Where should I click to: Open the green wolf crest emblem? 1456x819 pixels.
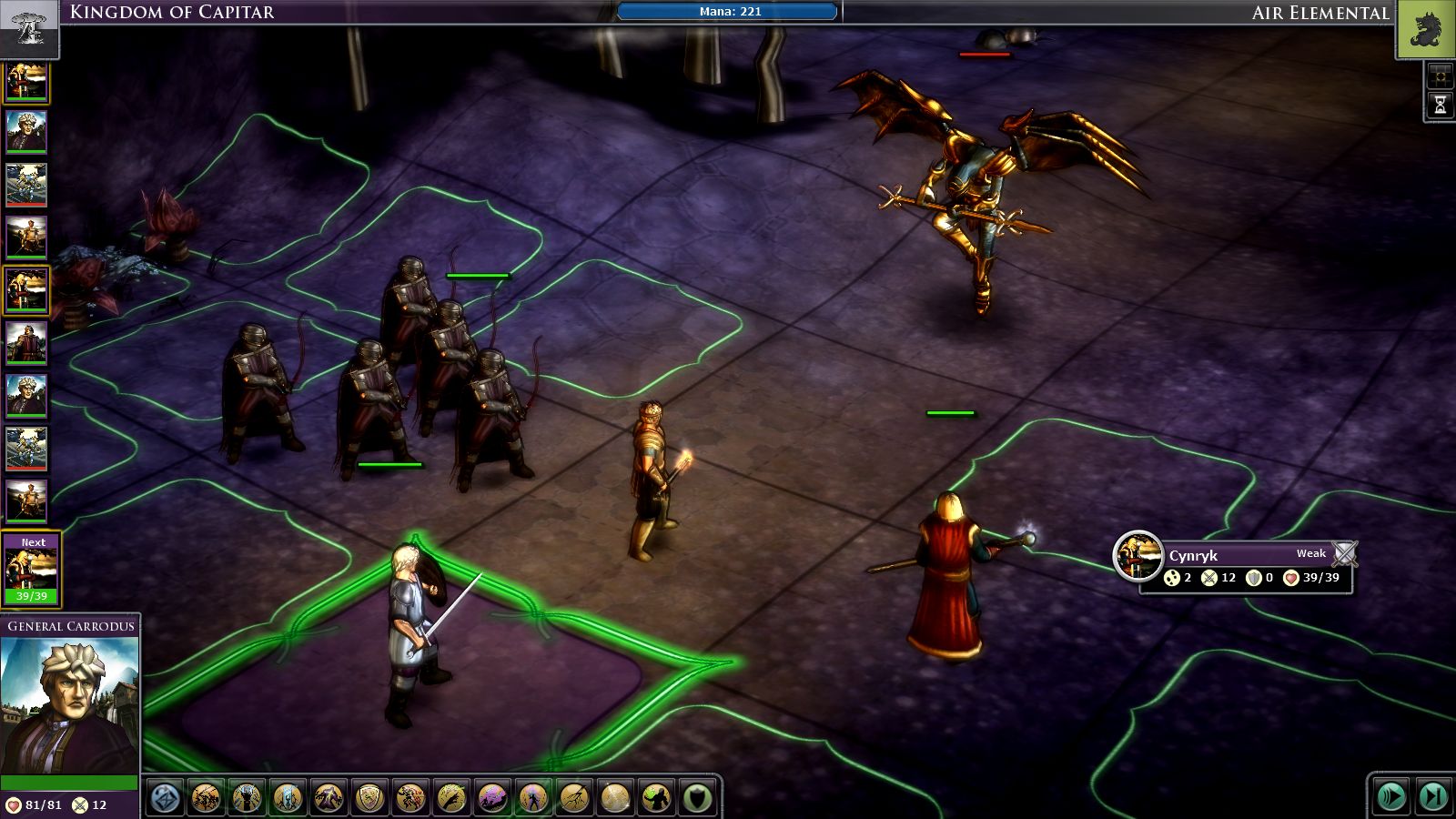point(1425,29)
